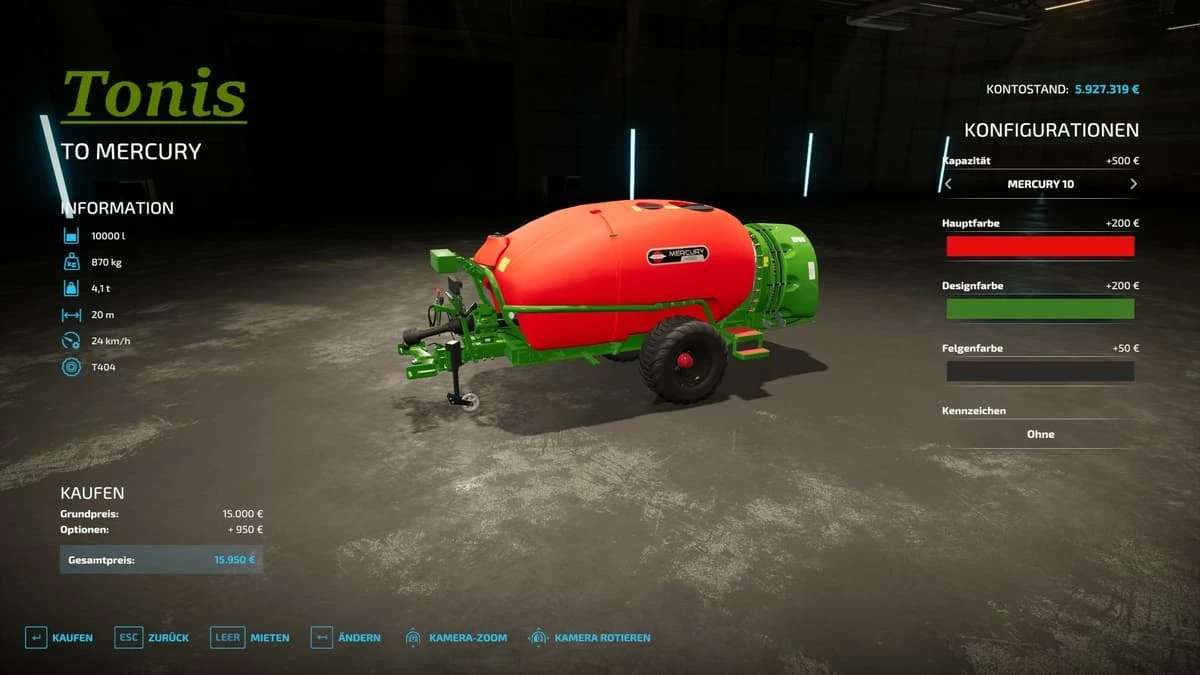Open the red Hauptfarbe color swatch
Image resolution: width=1200 pixels, height=675 pixels.
tap(1040, 246)
